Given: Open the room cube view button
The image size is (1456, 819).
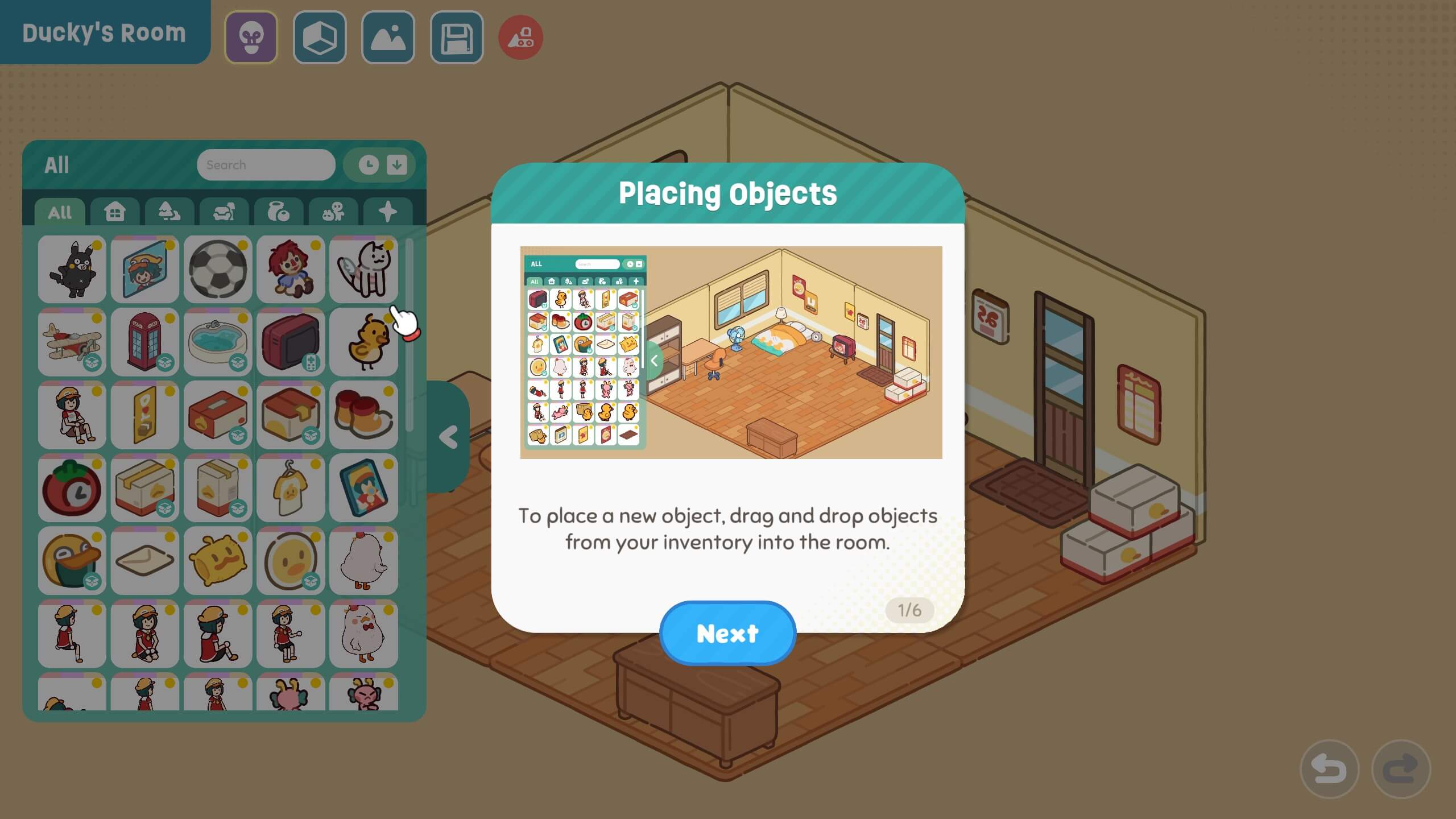Looking at the screenshot, I should click(x=320, y=38).
